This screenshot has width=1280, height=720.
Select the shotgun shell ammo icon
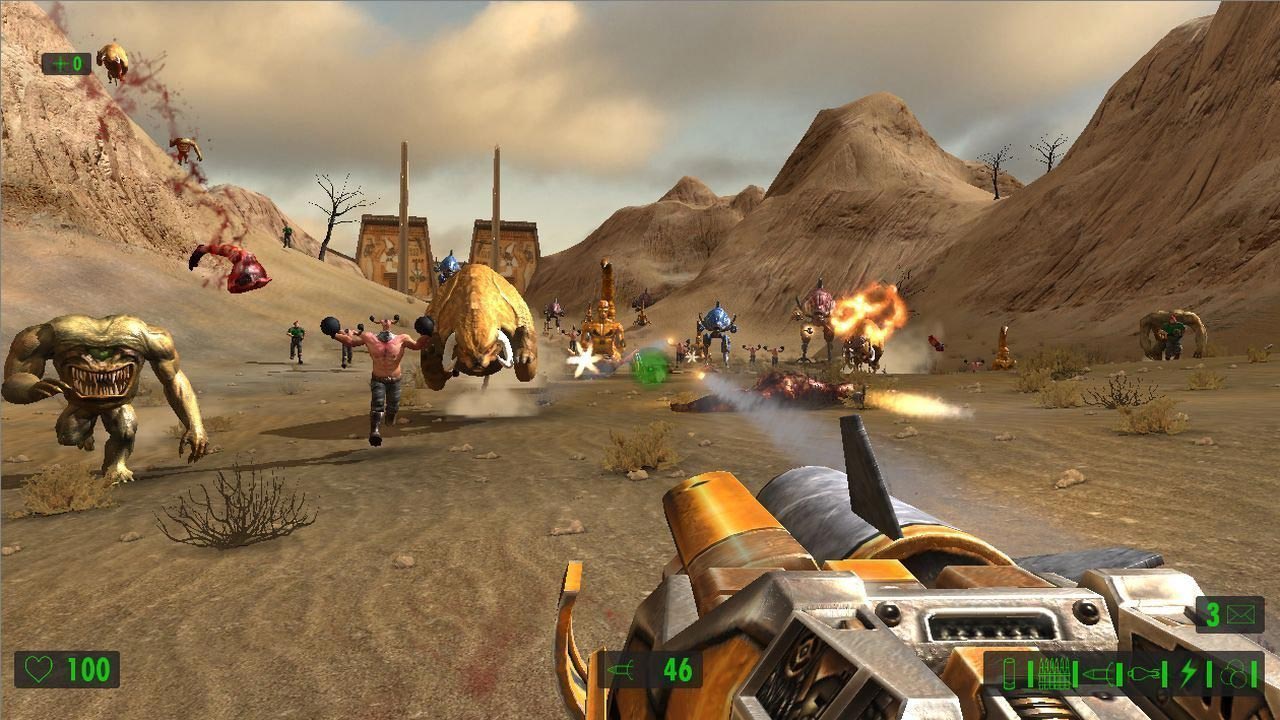point(1007,672)
